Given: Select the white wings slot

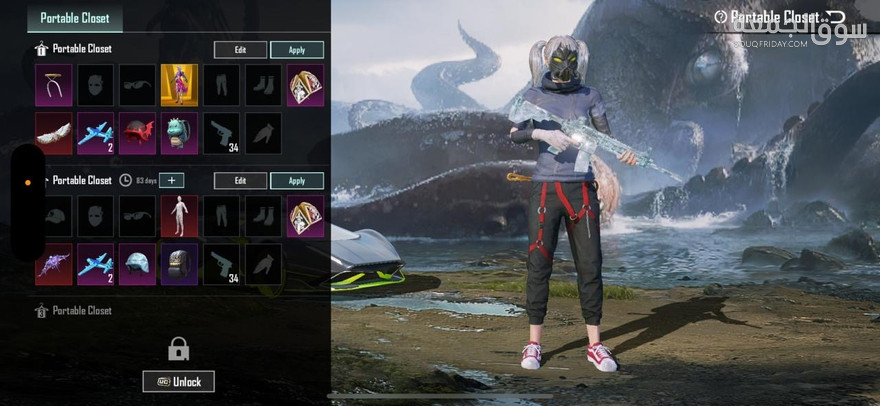Looking at the screenshot, I should [54, 133].
